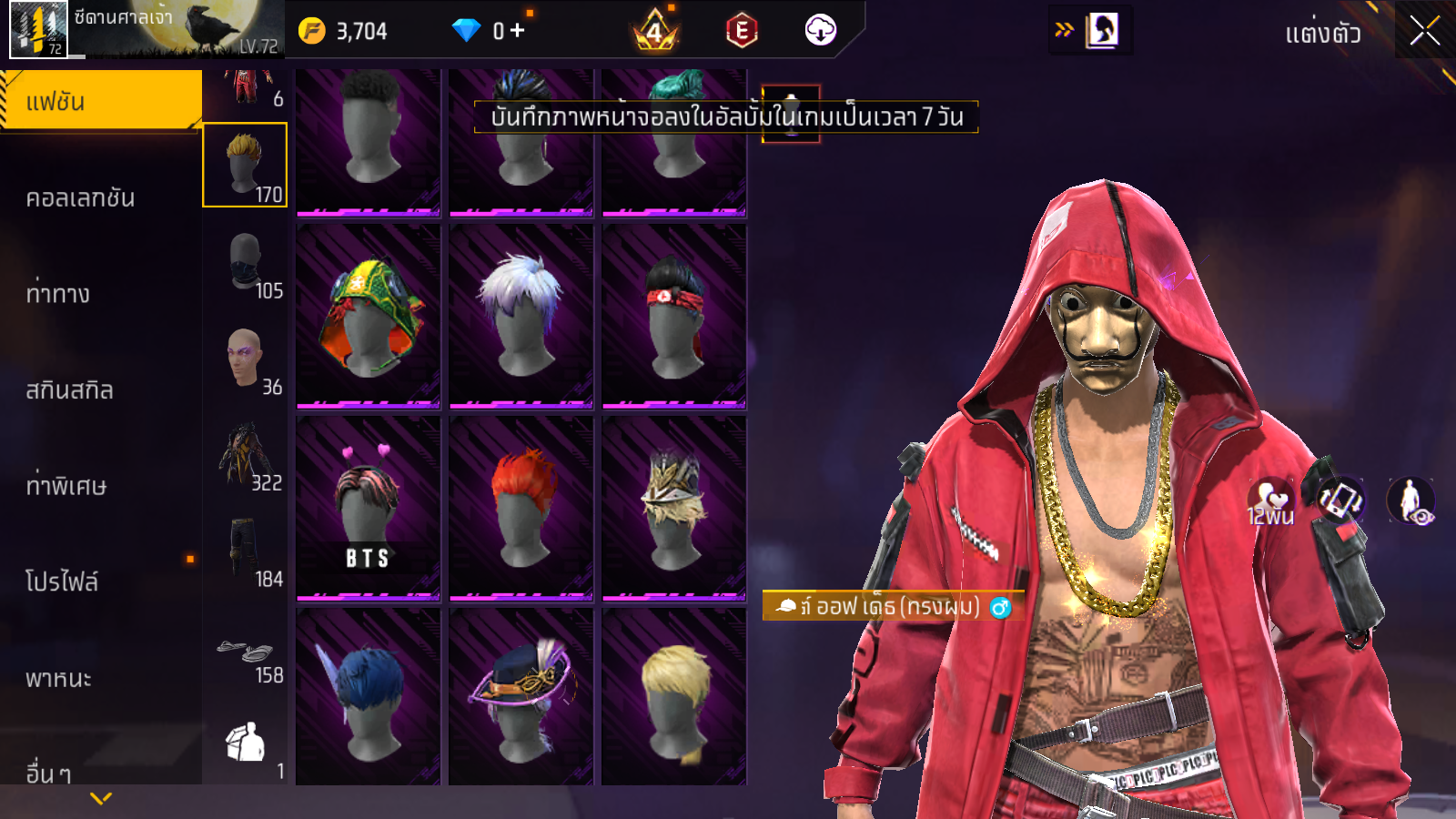Close the dress-up screen with X
1456x819 pixels.
(x=1424, y=32)
